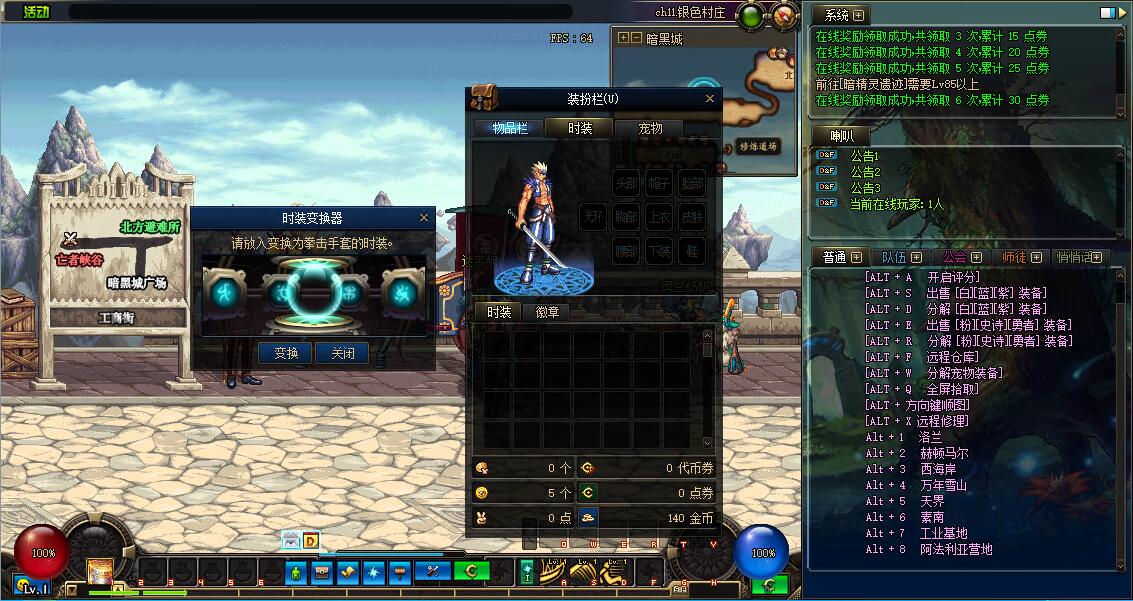Select the 头部 head costume slot
This screenshot has width=1133, height=601.
pos(626,183)
